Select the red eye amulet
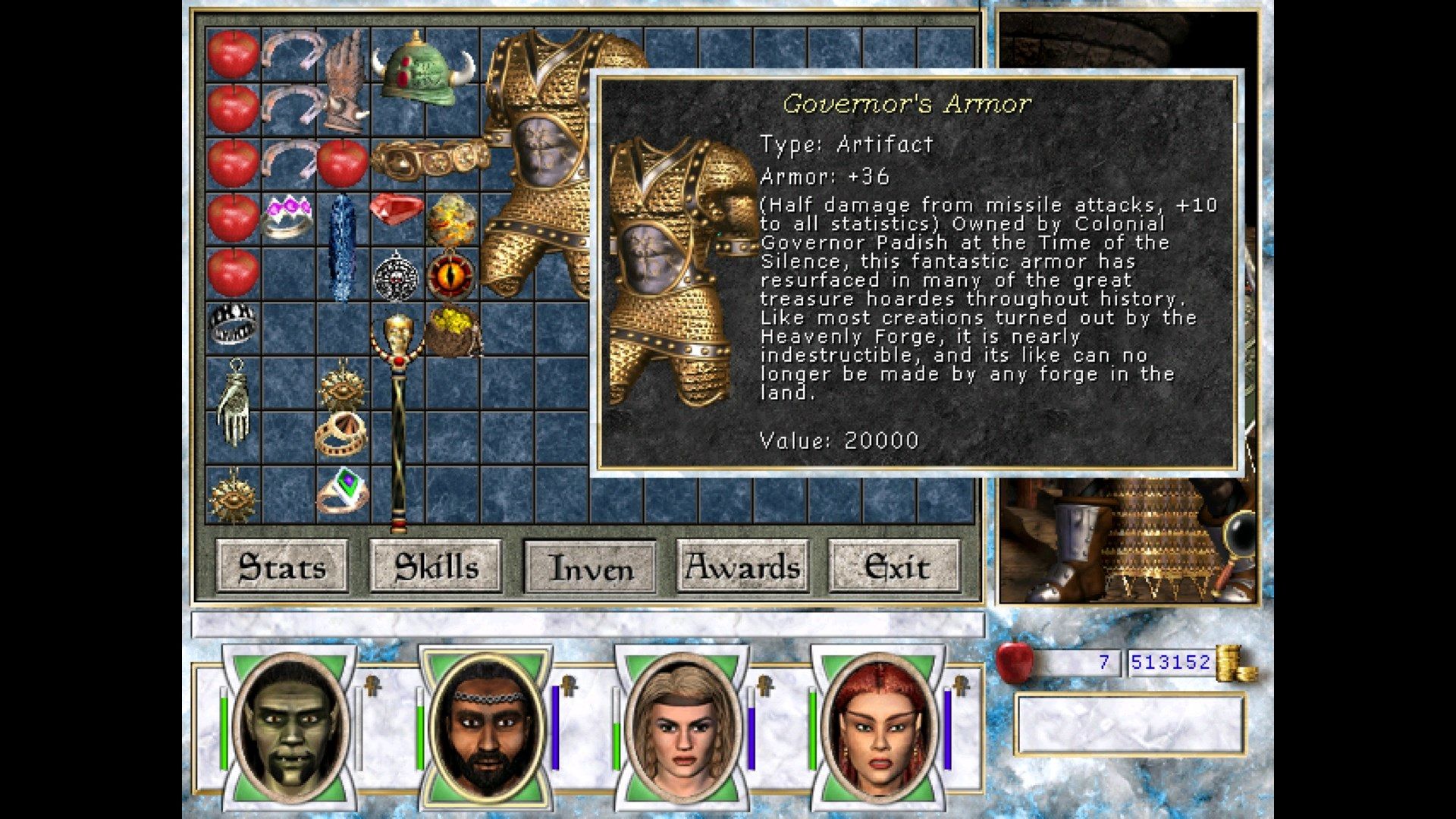 tap(450, 275)
